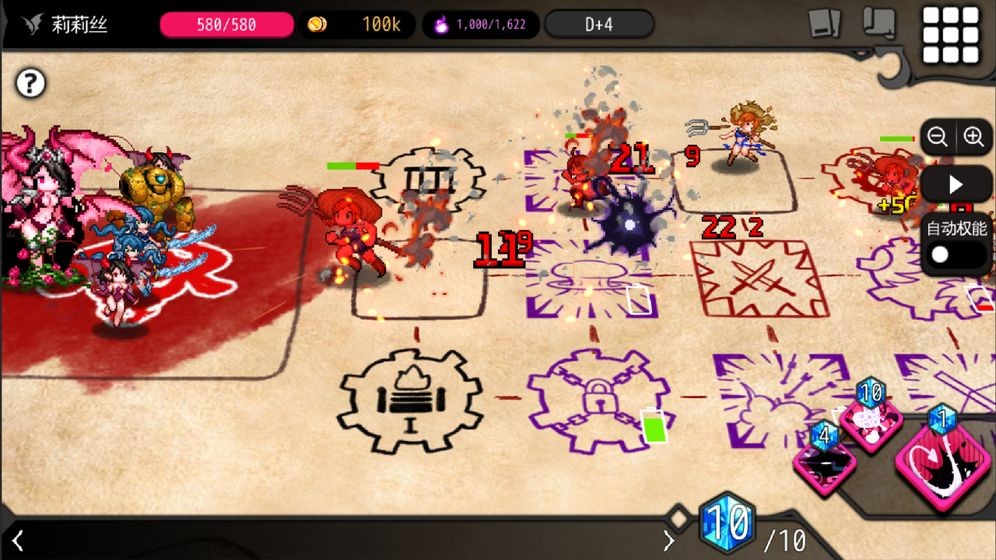Open the card deck icon

click(825, 24)
